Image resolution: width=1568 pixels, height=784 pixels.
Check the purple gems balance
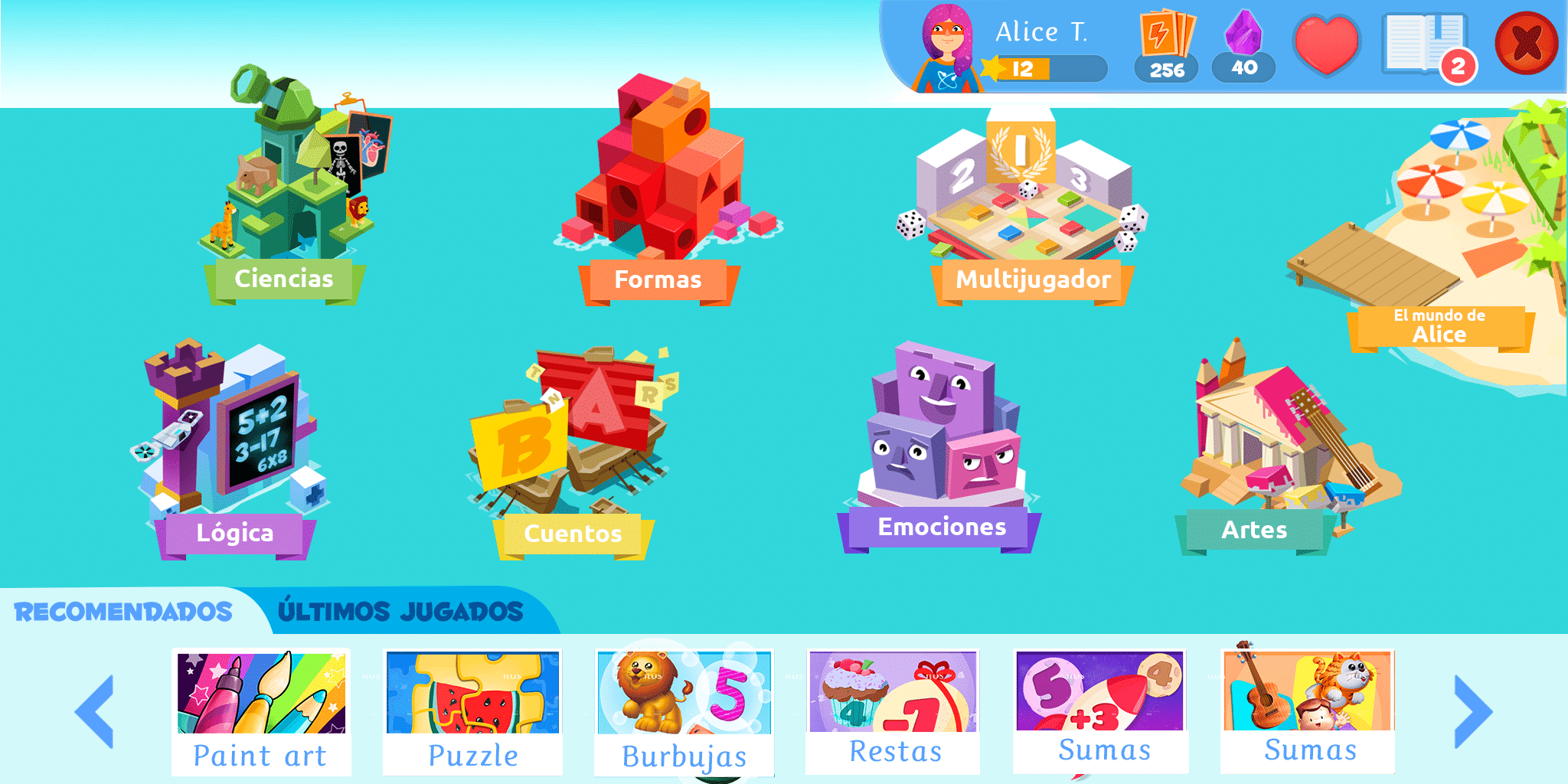[x=1243, y=46]
